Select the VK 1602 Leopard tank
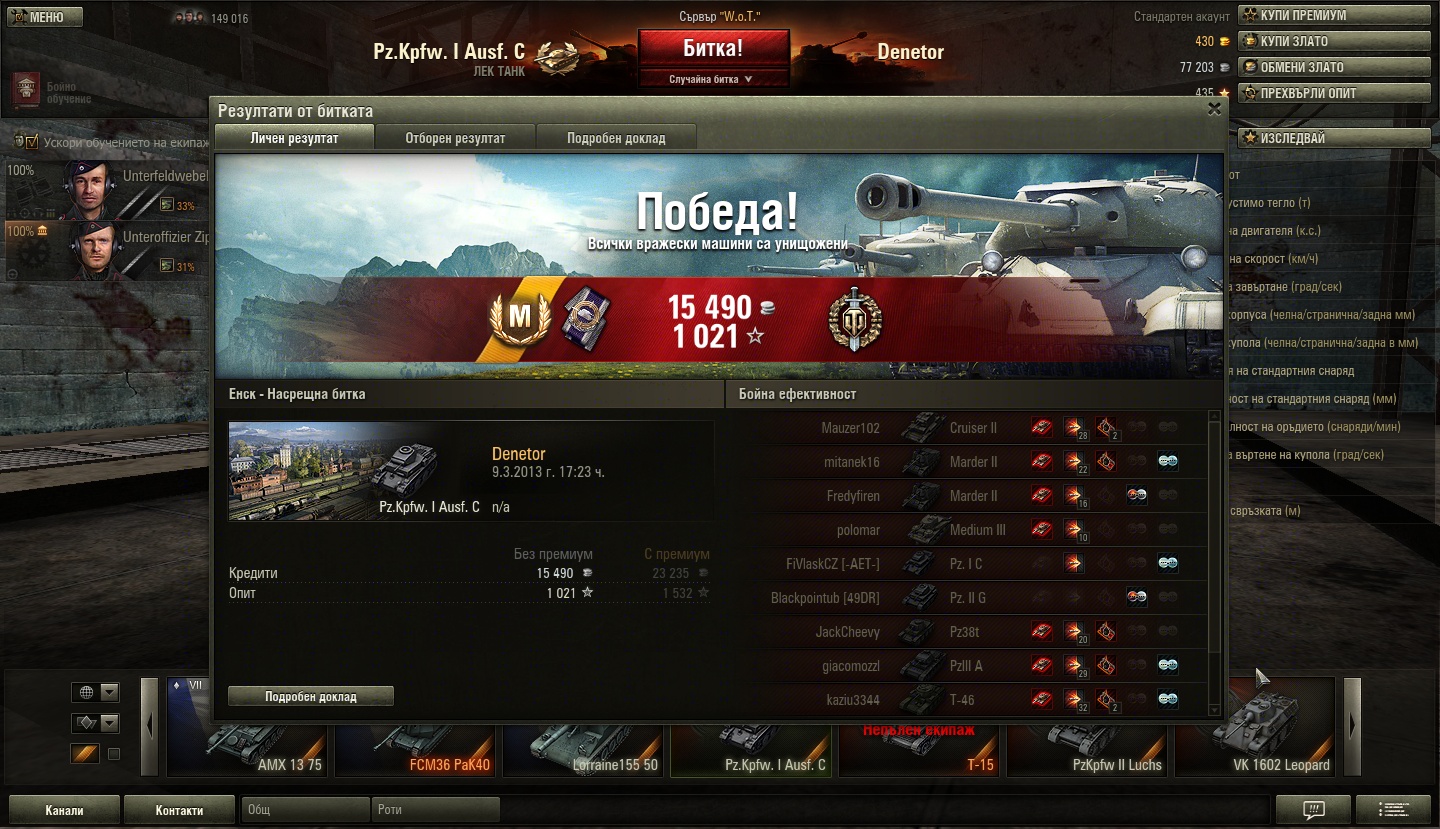The width and height of the screenshot is (1440, 829). click(x=1255, y=728)
